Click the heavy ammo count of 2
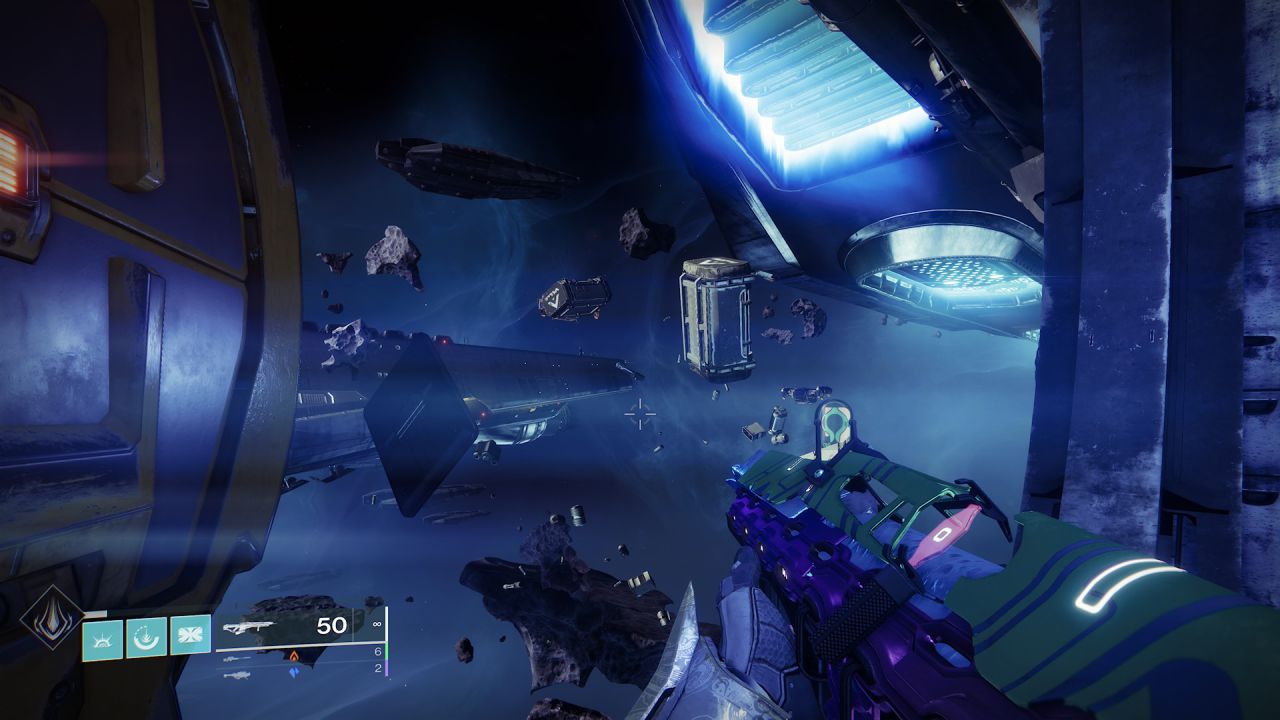 tap(378, 667)
